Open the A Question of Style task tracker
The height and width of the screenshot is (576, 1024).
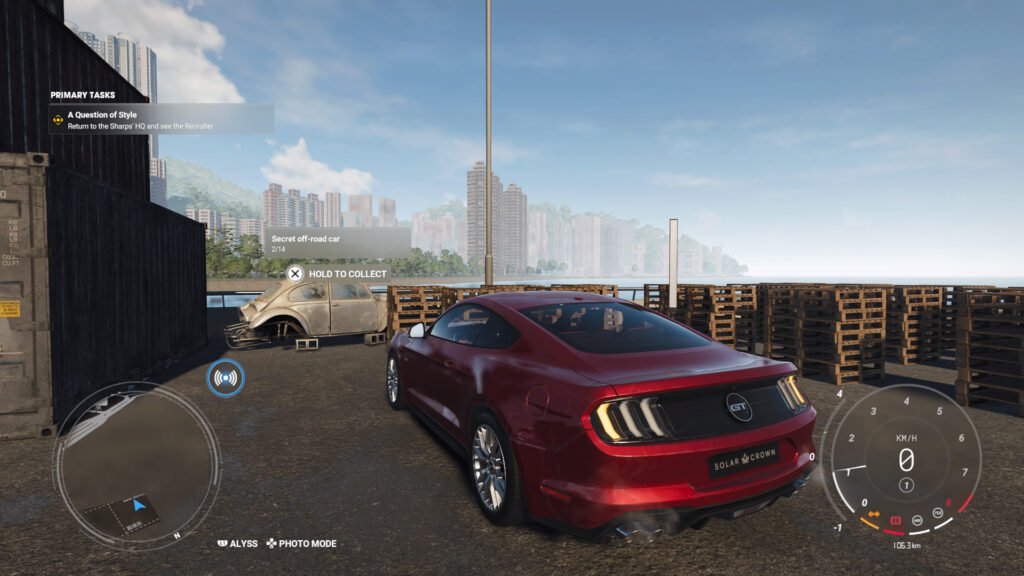click(160, 120)
